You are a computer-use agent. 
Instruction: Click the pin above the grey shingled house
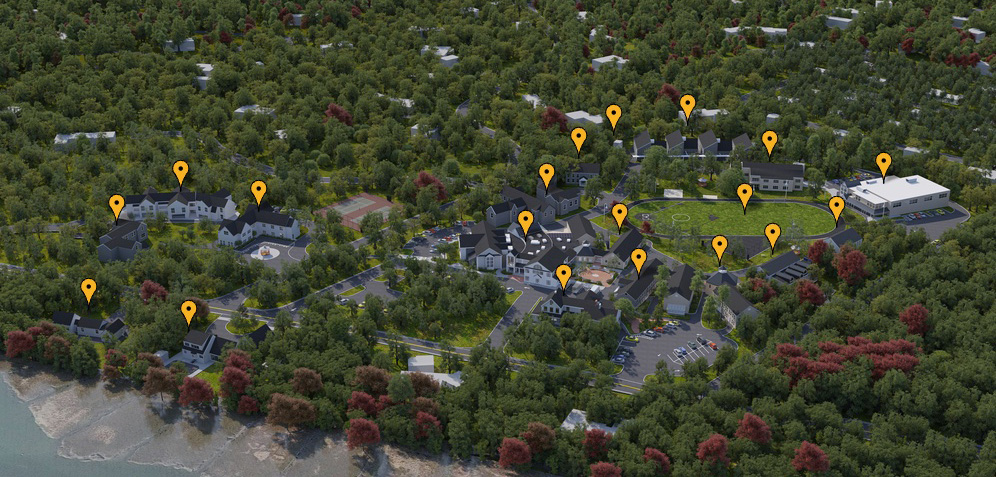point(116,205)
